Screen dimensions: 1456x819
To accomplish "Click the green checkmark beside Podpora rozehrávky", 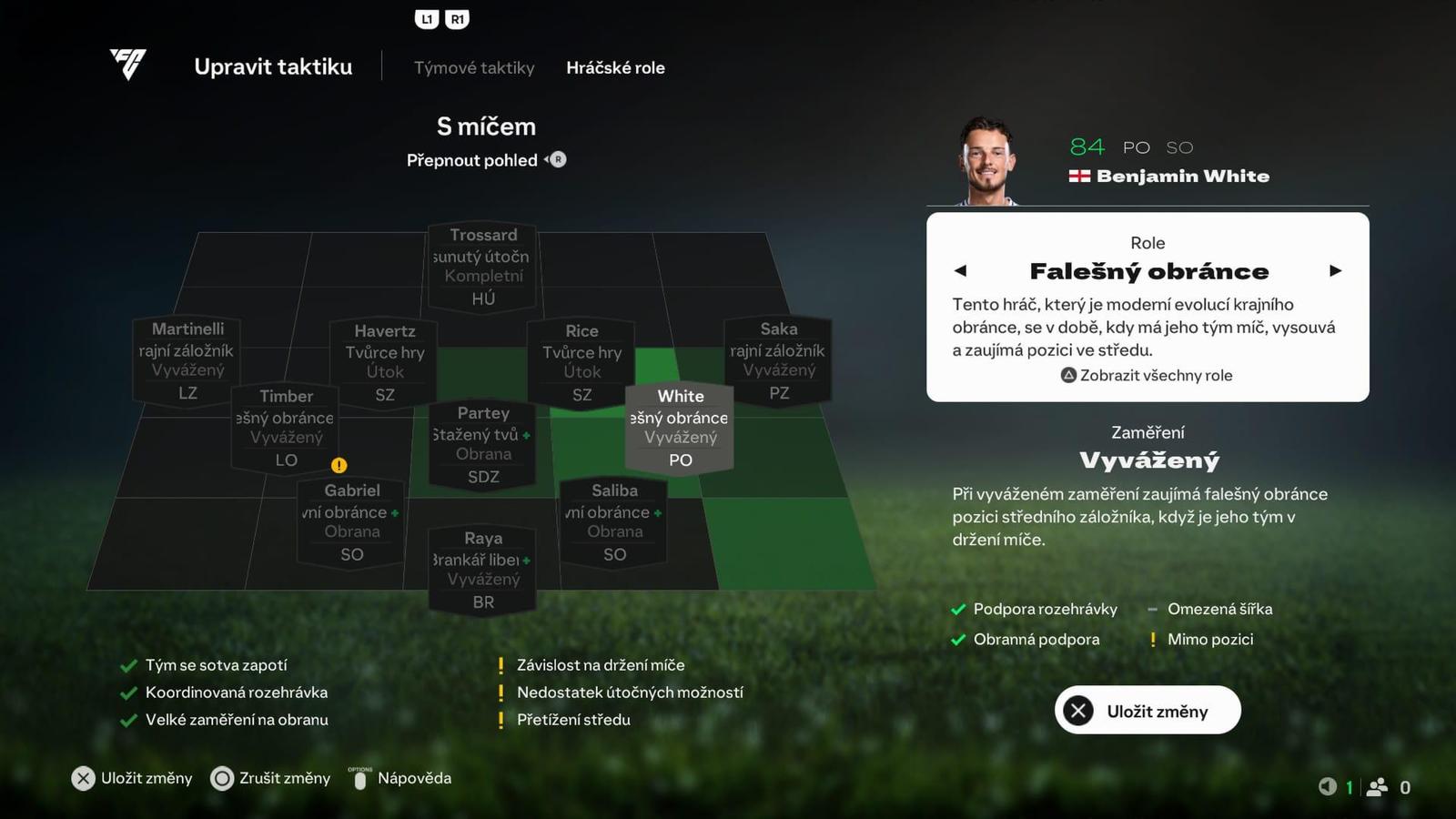I will (957, 609).
